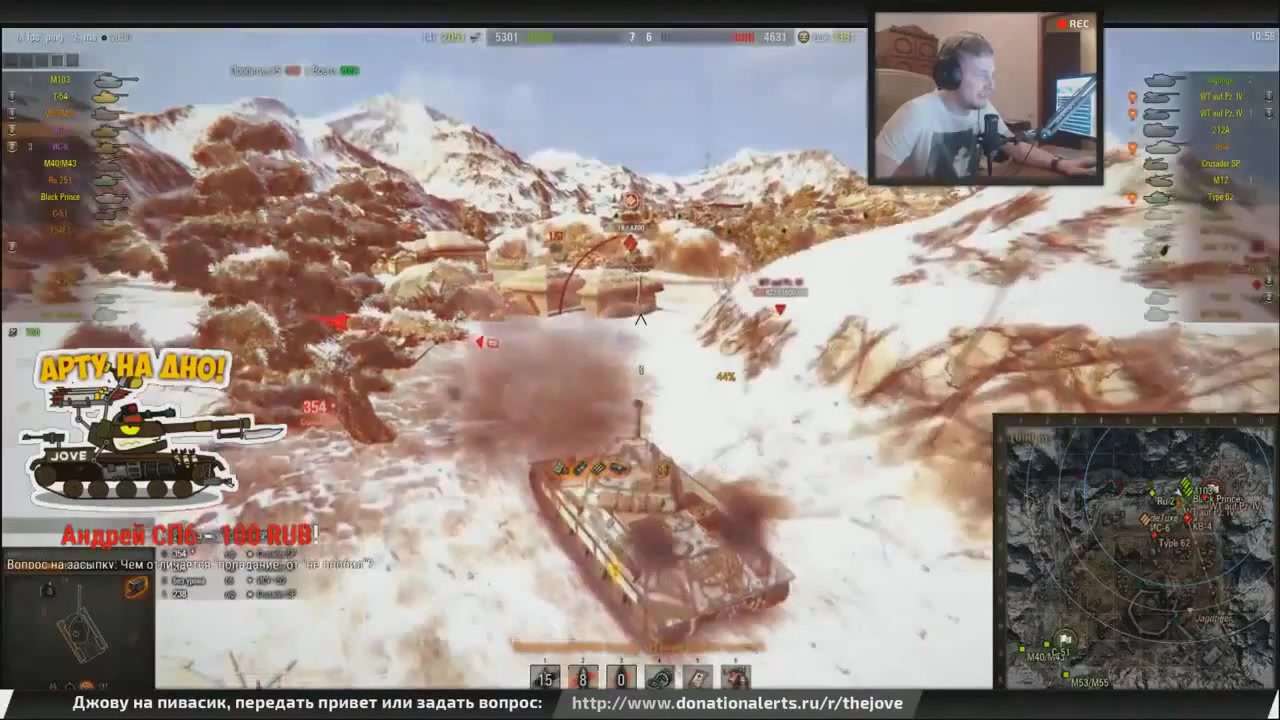Use the First Aid Kit consumable
This screenshot has height=720, width=1280.
(x=696, y=679)
